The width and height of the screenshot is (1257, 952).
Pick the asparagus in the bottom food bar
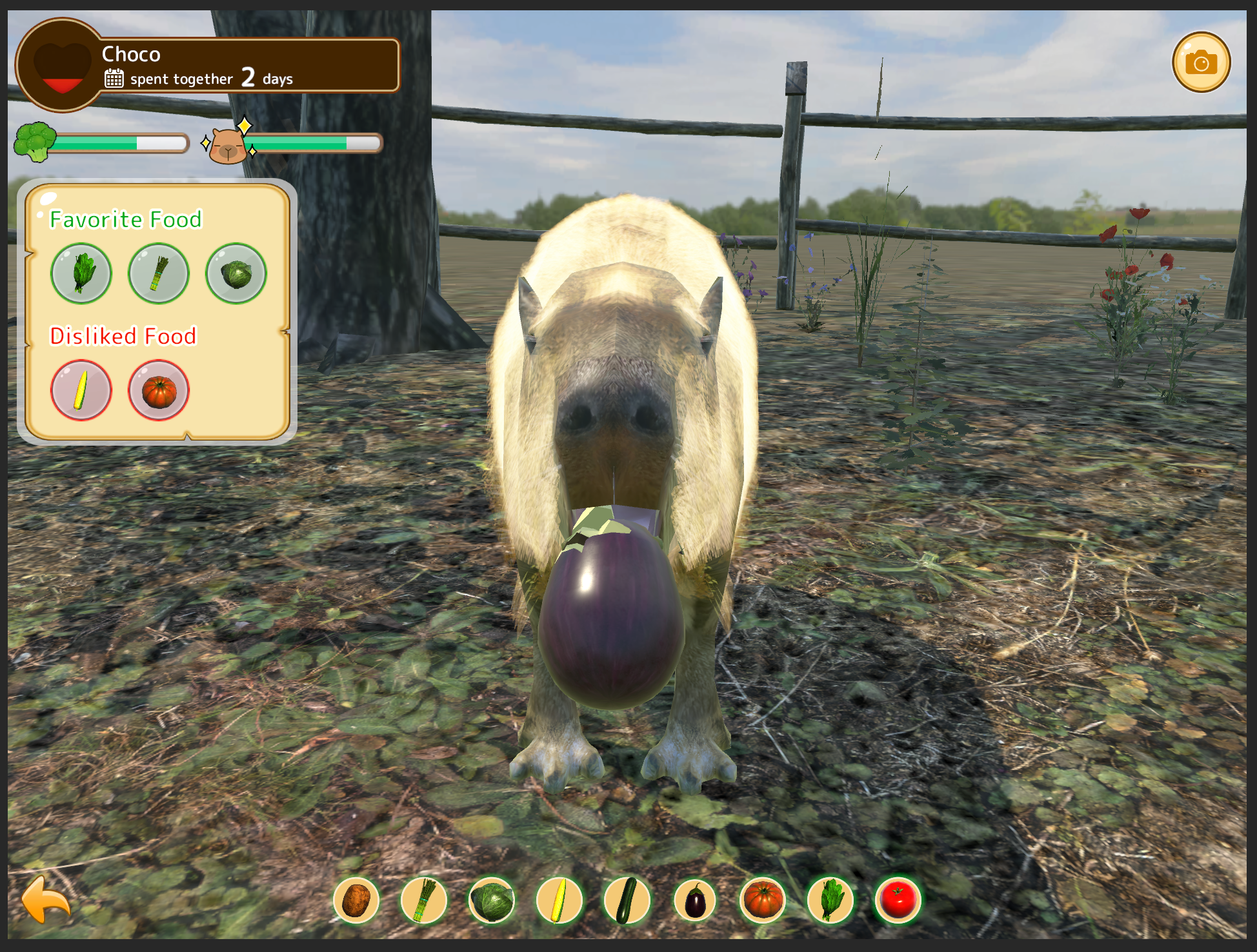coord(424,900)
